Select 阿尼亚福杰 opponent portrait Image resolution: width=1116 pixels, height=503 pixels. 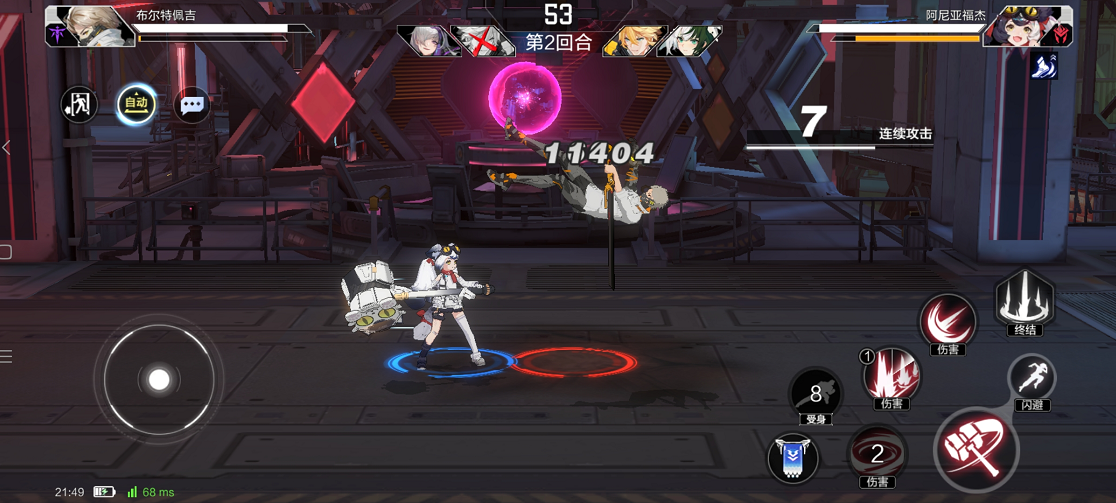pyautogui.click(x=1026, y=25)
